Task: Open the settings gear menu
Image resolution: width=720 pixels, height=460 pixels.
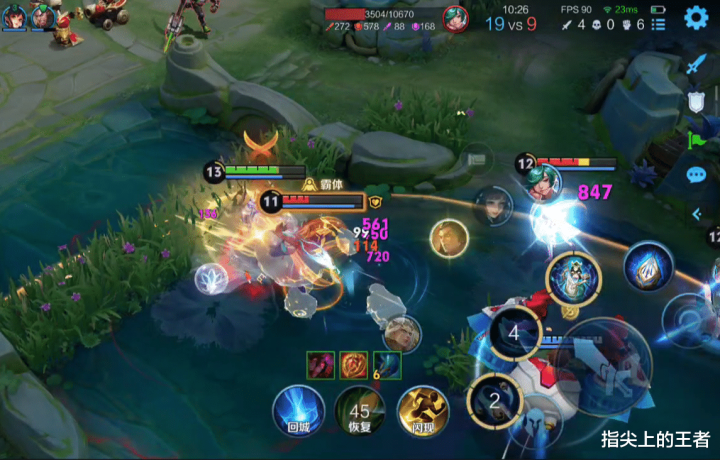Action: [x=696, y=17]
